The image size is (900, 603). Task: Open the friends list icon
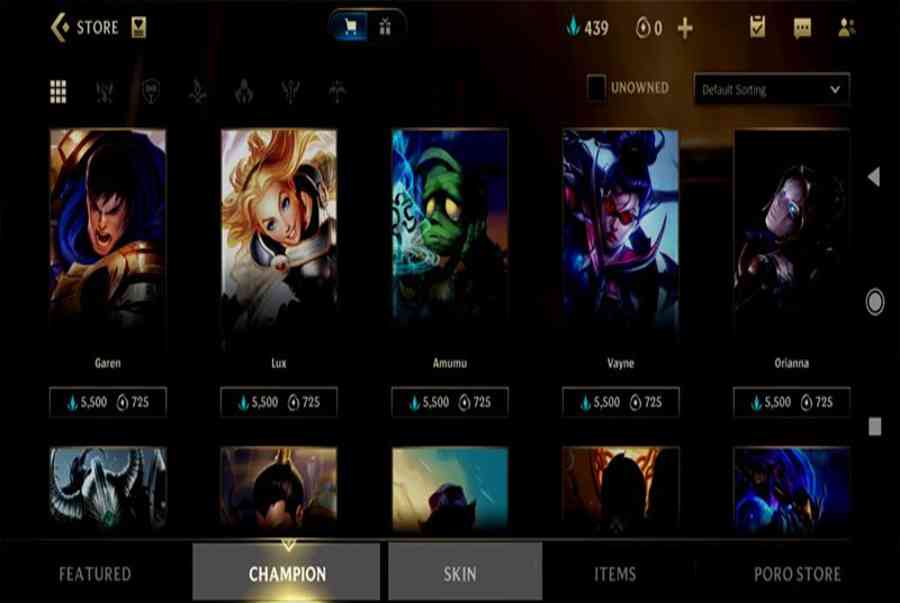(846, 28)
